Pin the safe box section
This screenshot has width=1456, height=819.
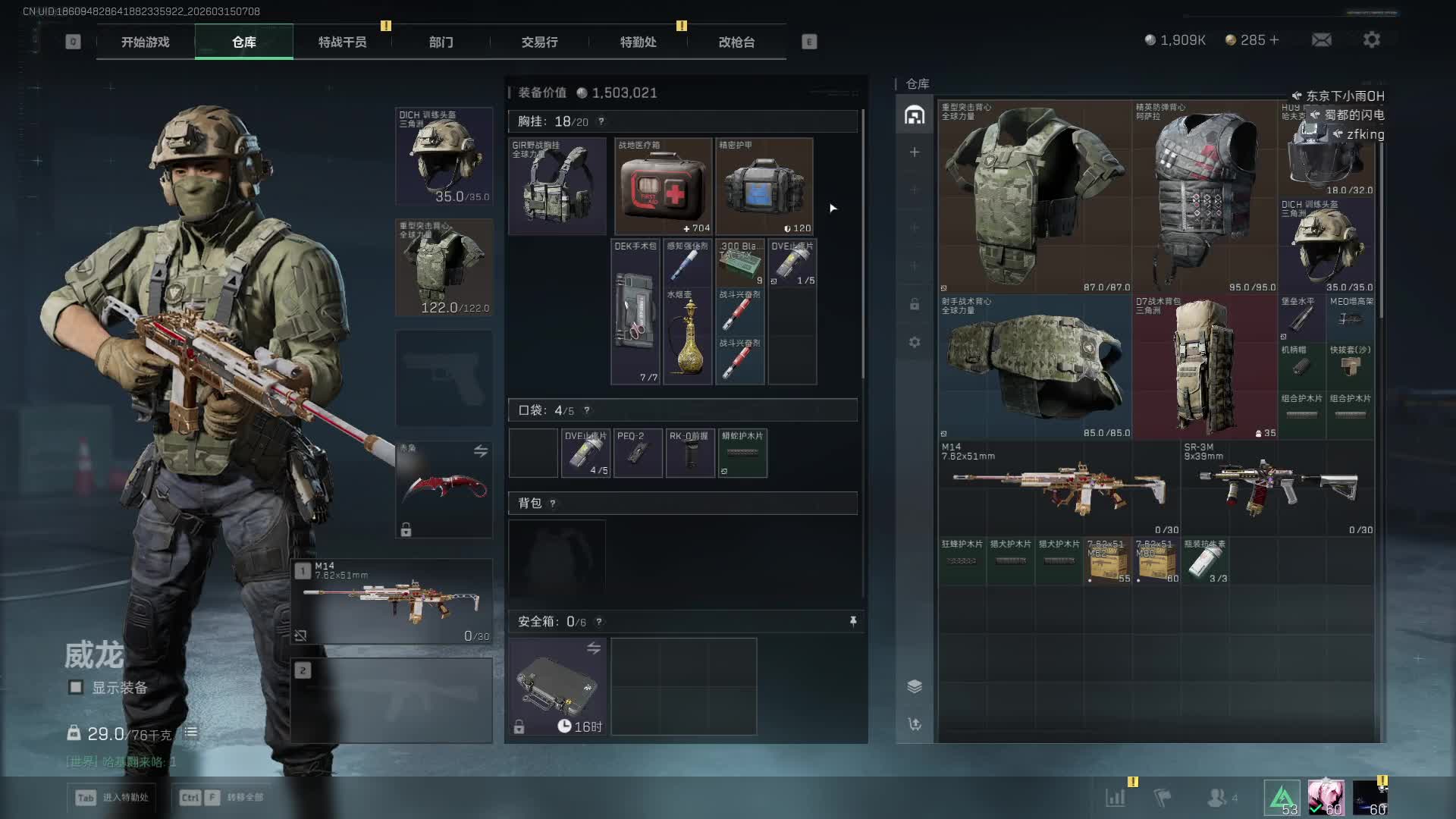click(x=853, y=622)
